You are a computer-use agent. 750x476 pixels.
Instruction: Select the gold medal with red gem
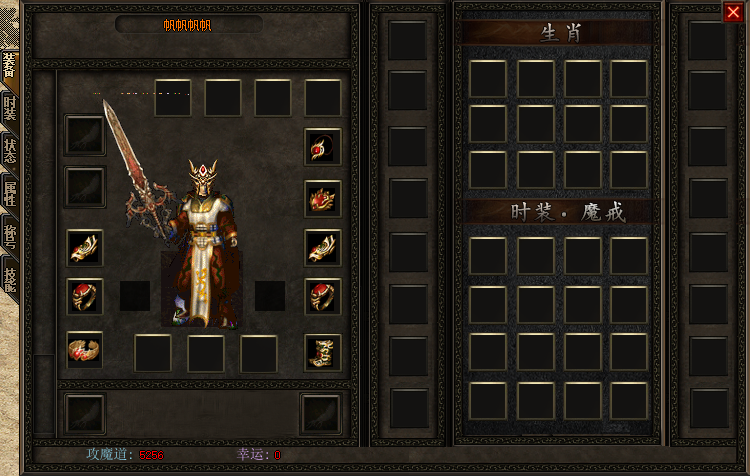[323, 198]
